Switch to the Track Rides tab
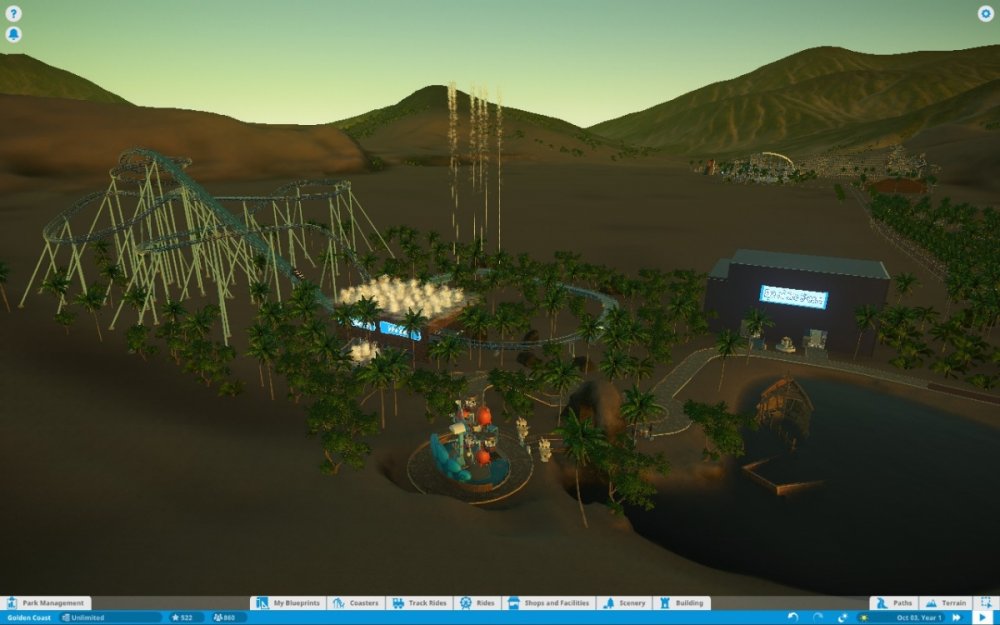Image resolution: width=1000 pixels, height=625 pixels. (420, 603)
